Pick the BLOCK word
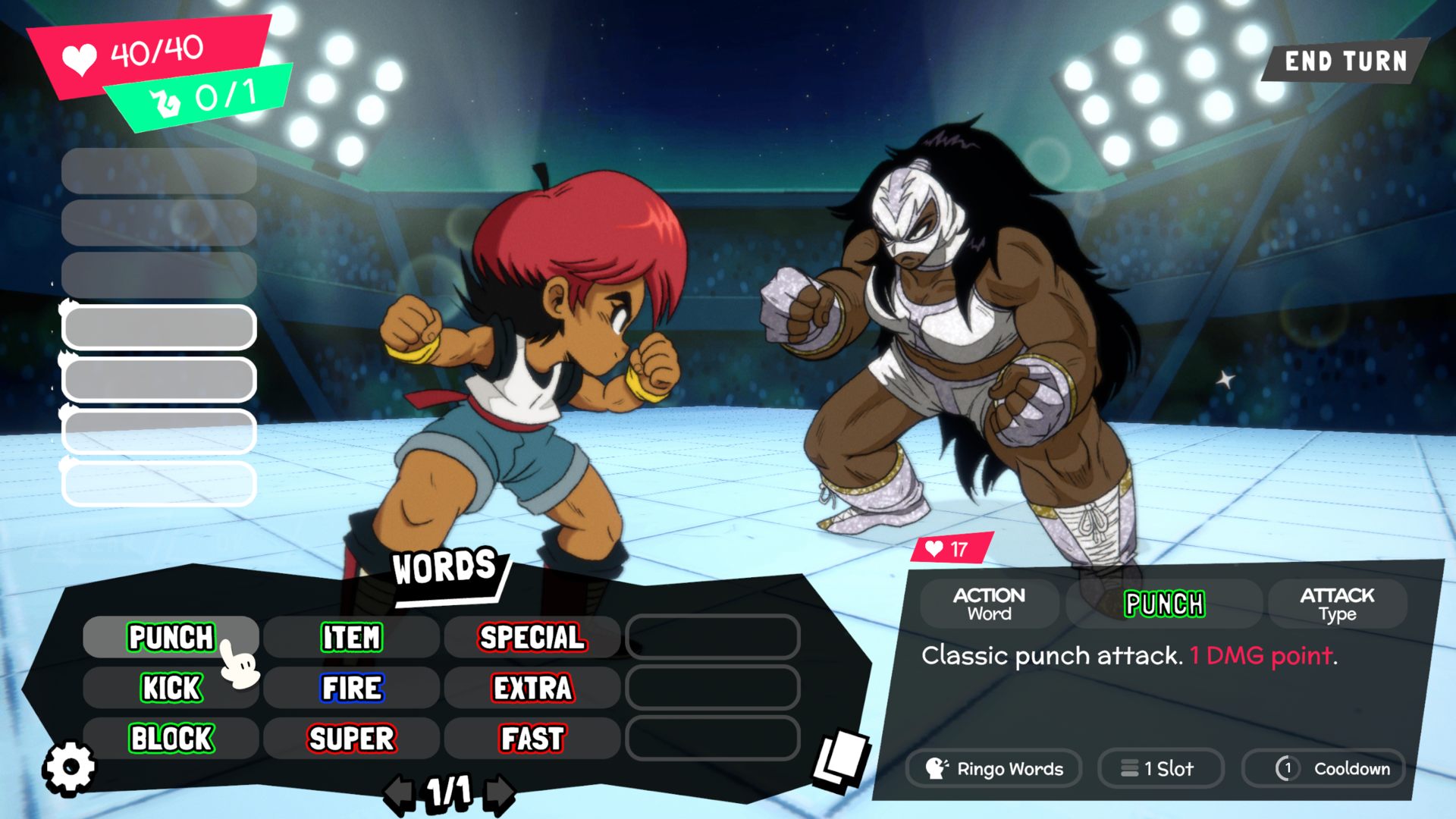The height and width of the screenshot is (819, 1456). pos(171,739)
